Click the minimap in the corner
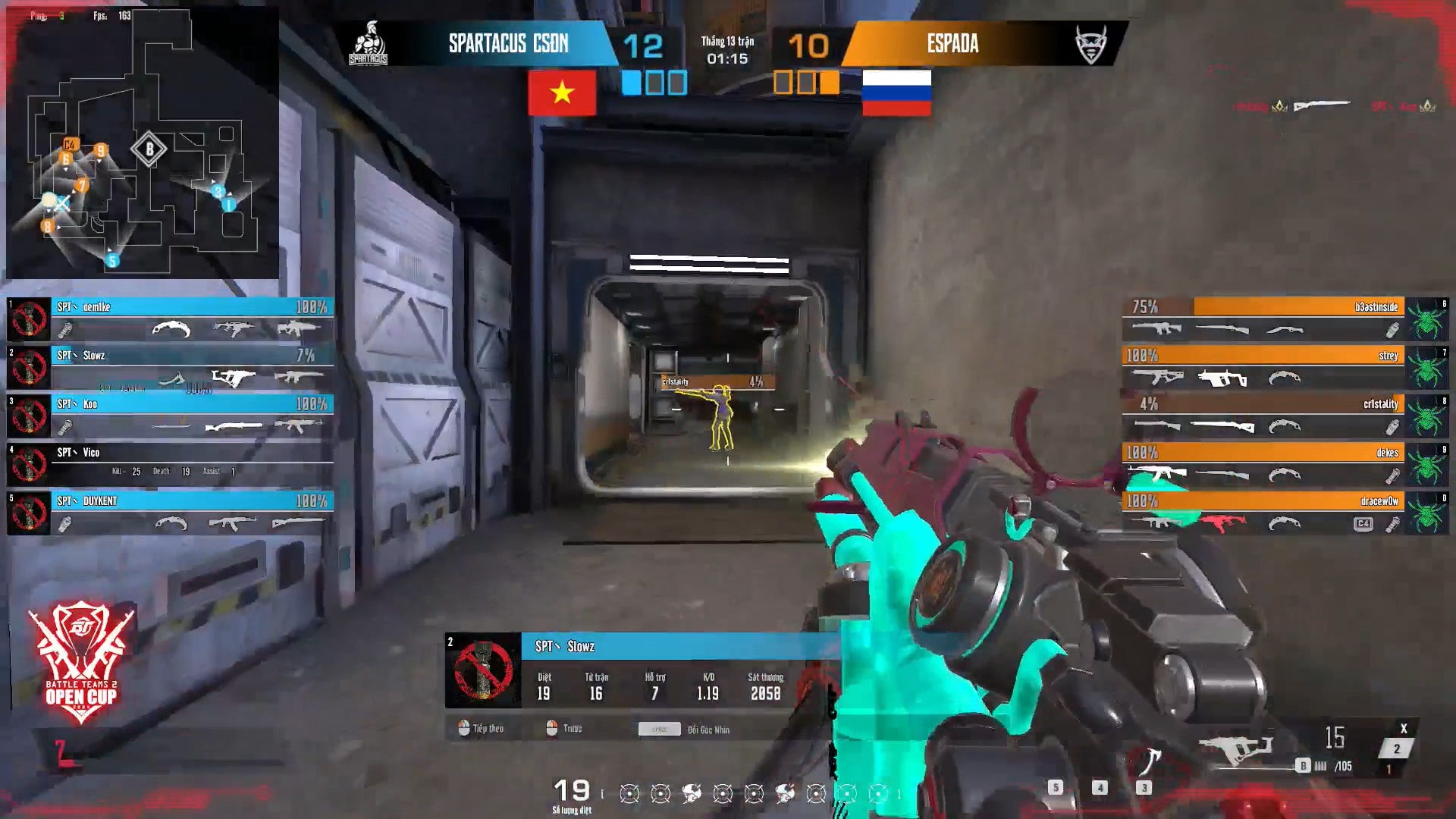This screenshot has height=819, width=1456. tap(143, 143)
